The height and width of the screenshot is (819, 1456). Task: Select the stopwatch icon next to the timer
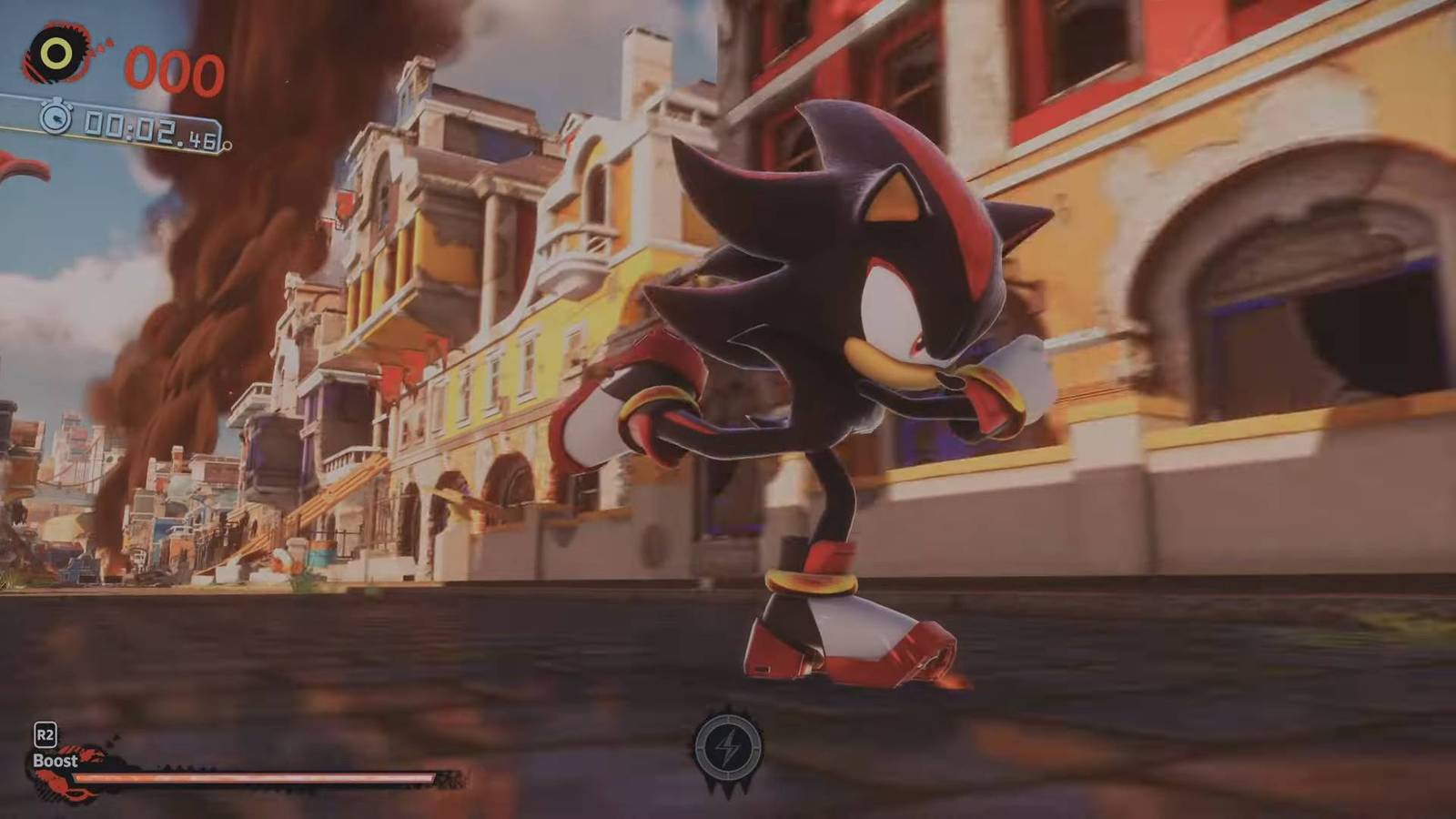[x=56, y=116]
